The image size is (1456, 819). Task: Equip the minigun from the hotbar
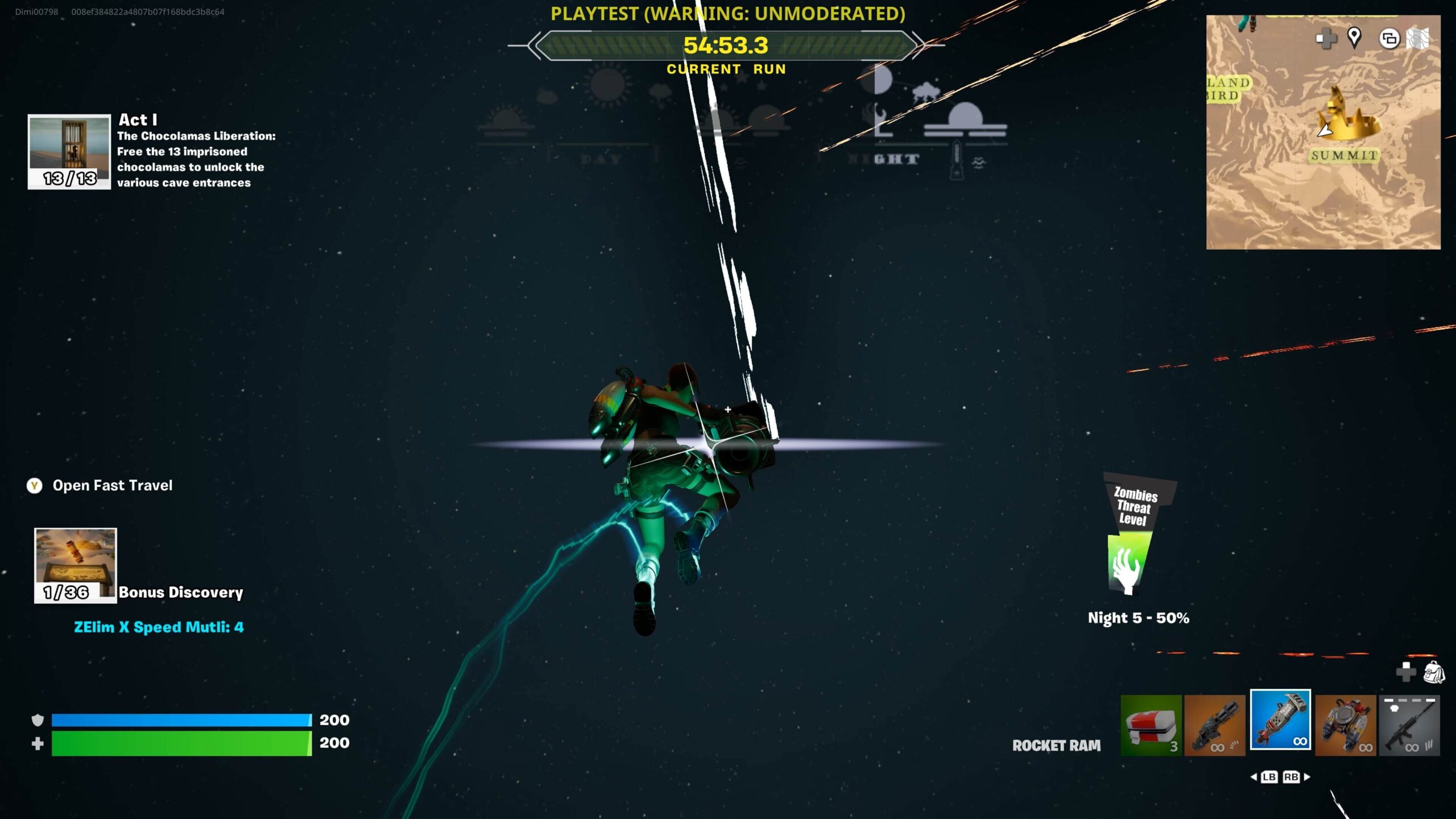[1214, 725]
